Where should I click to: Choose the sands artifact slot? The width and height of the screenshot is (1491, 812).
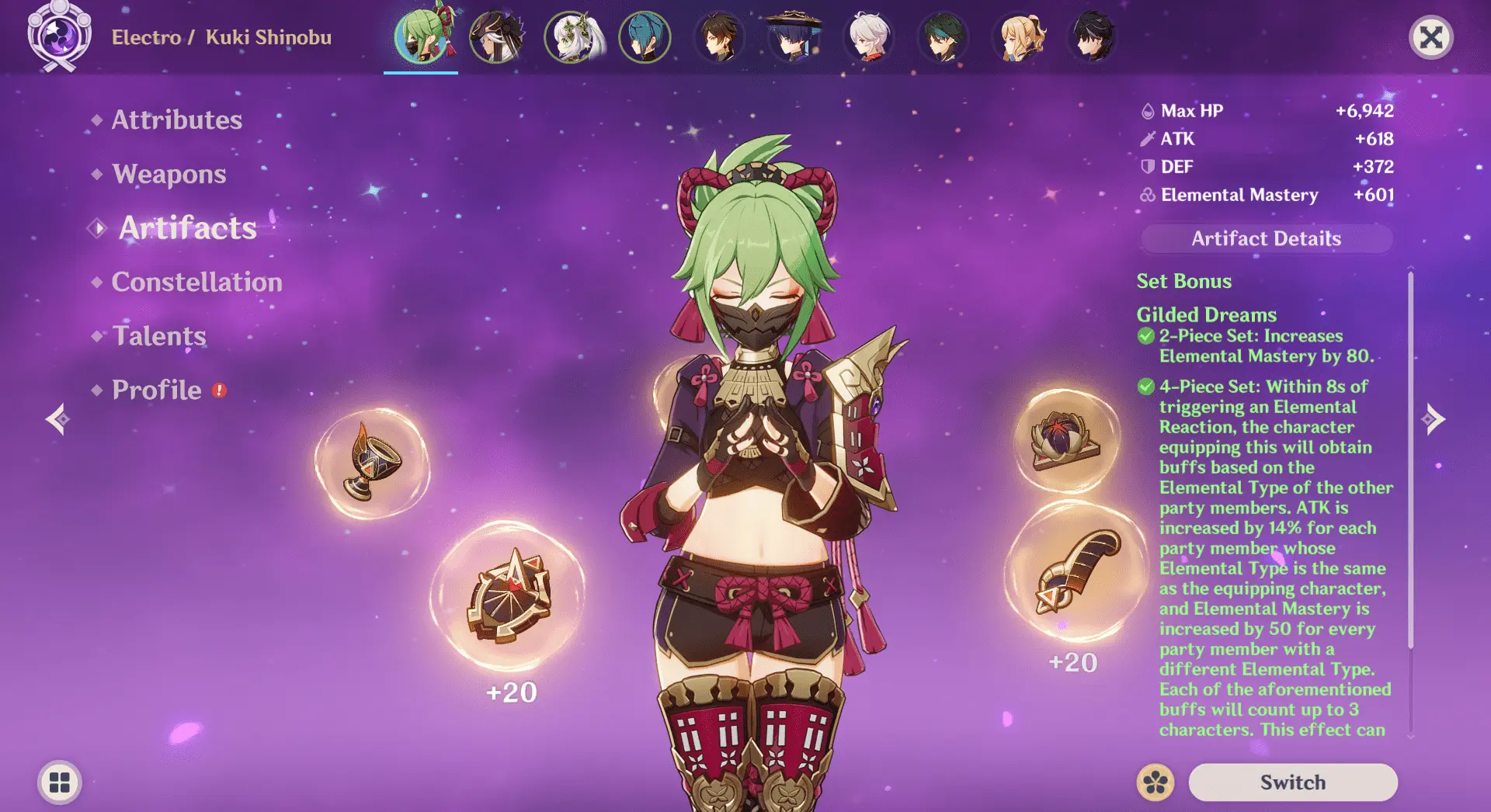509,595
